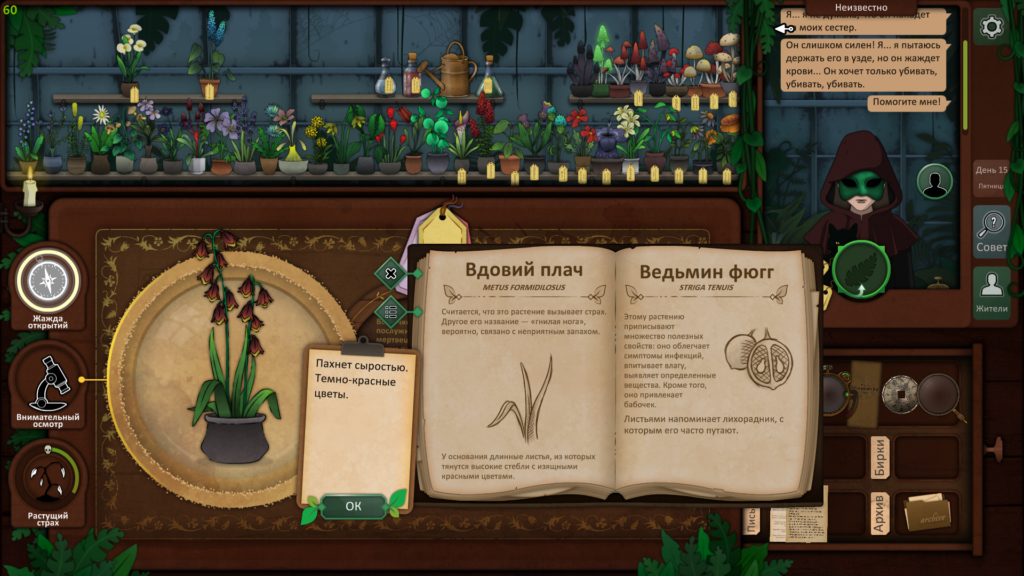Screen dimensions: 1024x576
Task: Confirm the plant note with OK
Action: coord(353,506)
